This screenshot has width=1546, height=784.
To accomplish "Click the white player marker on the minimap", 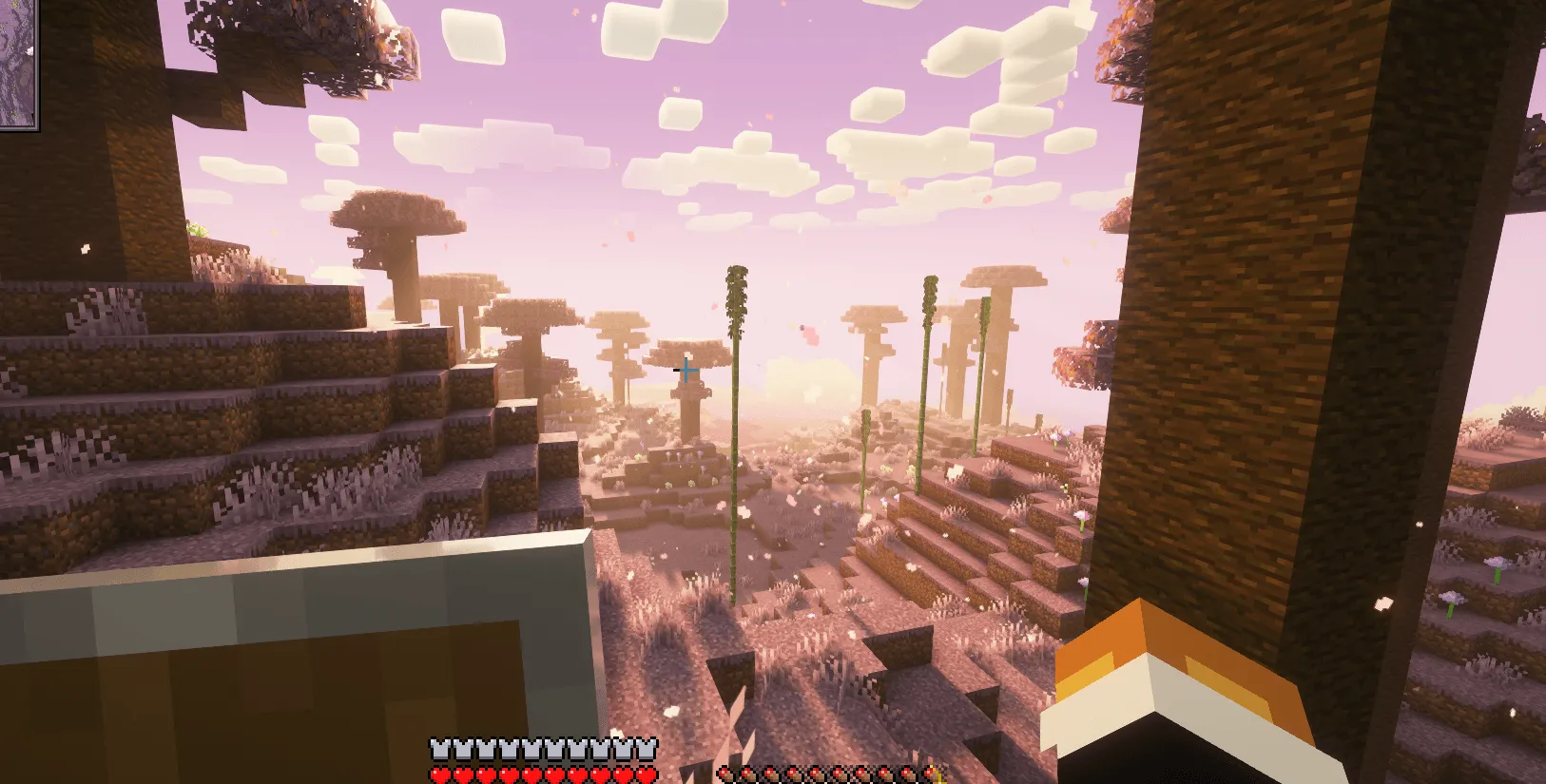I will [x=29, y=51].
